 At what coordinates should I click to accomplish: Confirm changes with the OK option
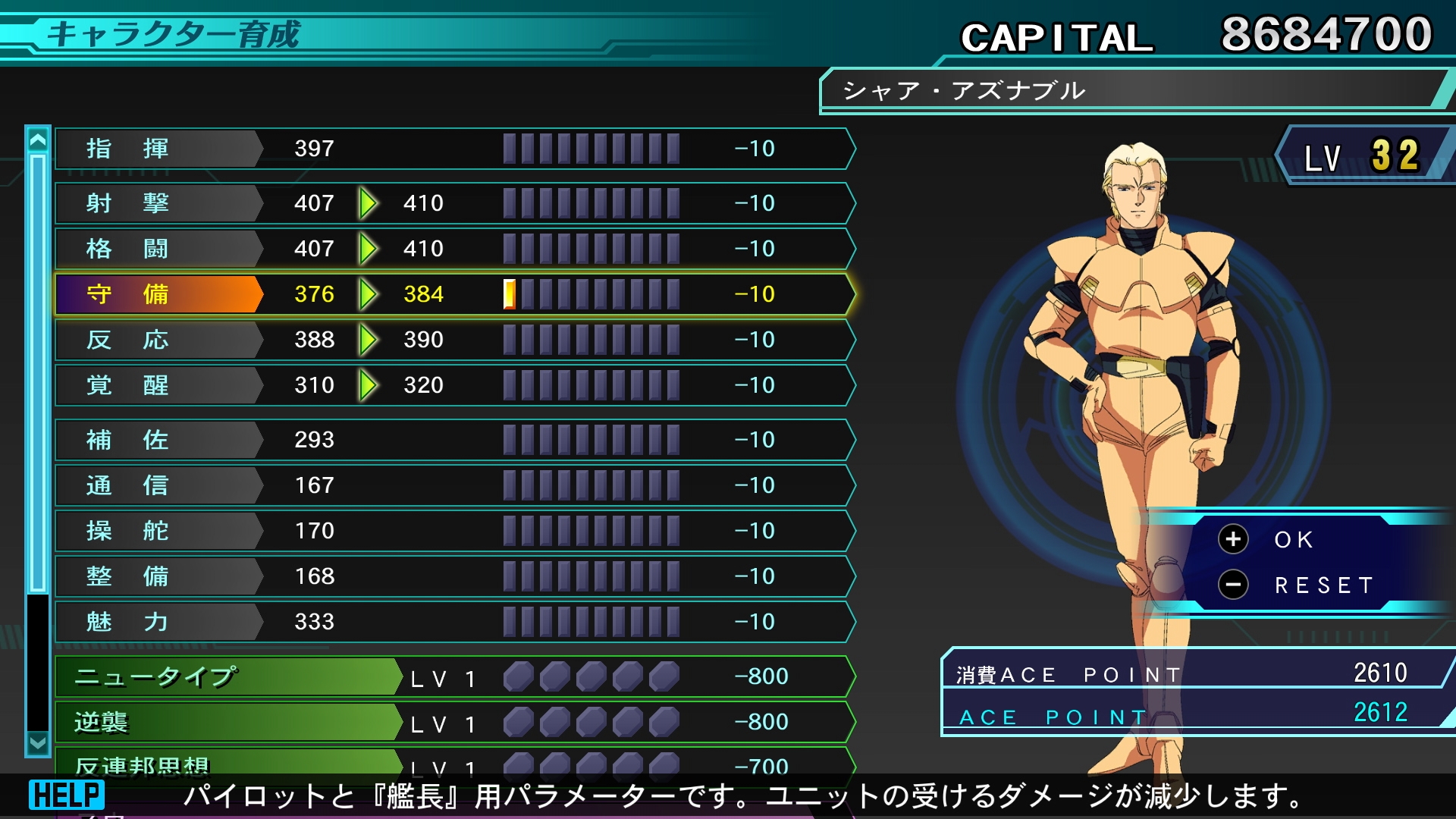(1292, 540)
